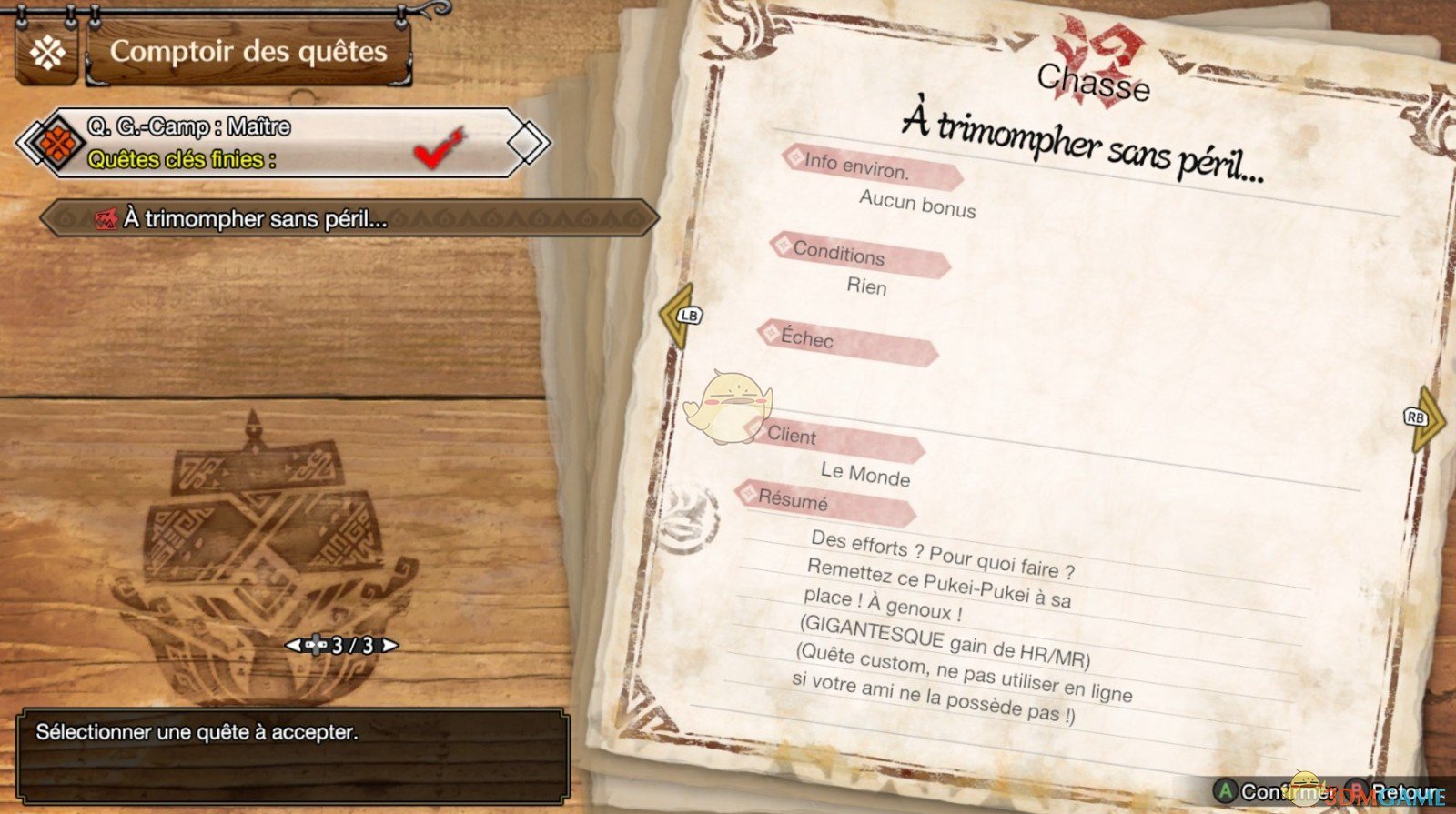Click the right diamond arrow on the quest filter
Viewport: 1456px width, 814px height.
pos(526,144)
